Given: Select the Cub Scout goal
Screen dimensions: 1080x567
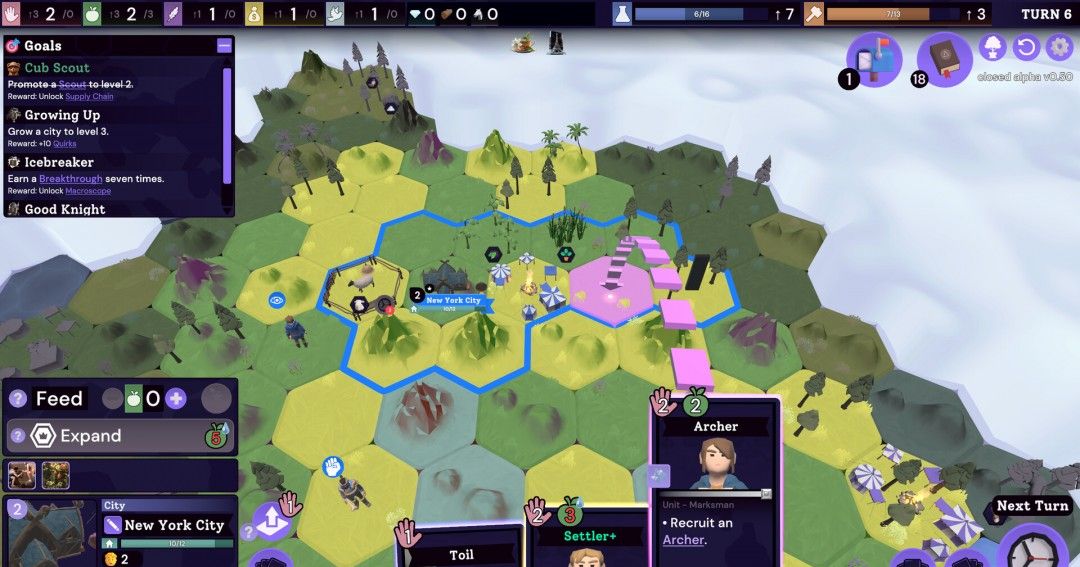Looking at the screenshot, I should tap(57, 68).
